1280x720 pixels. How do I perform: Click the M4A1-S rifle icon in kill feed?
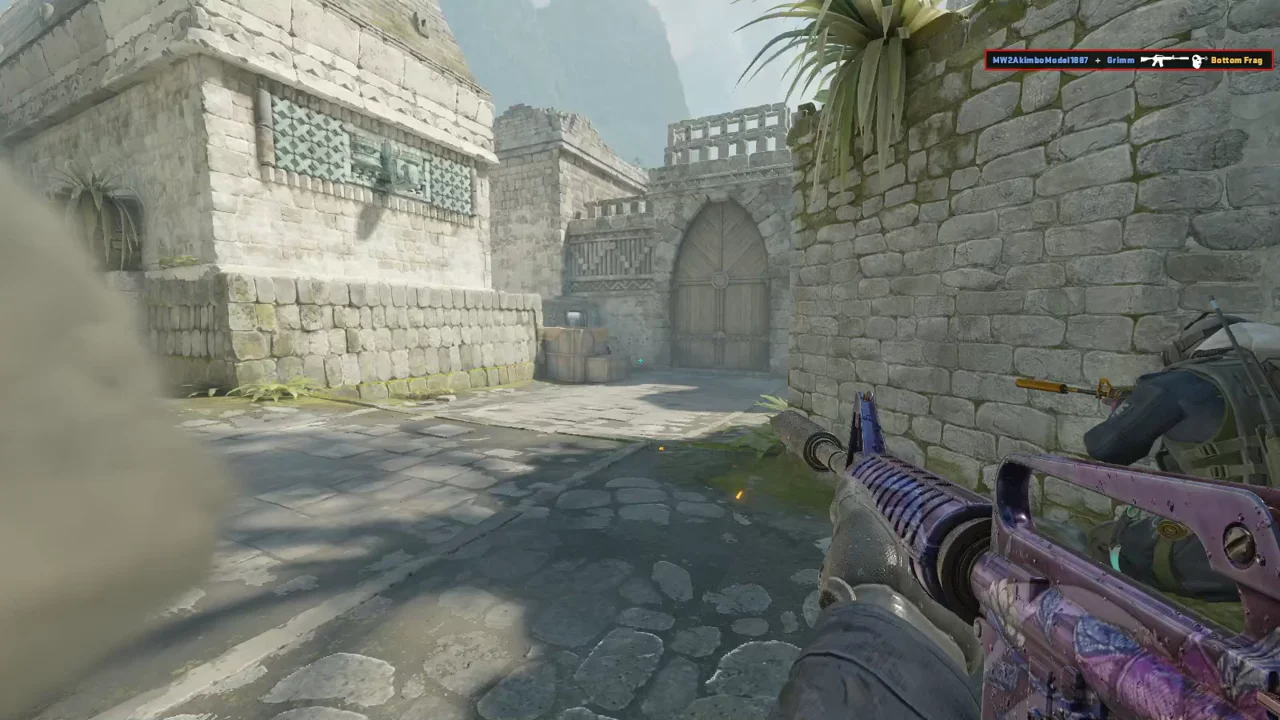tap(1162, 60)
